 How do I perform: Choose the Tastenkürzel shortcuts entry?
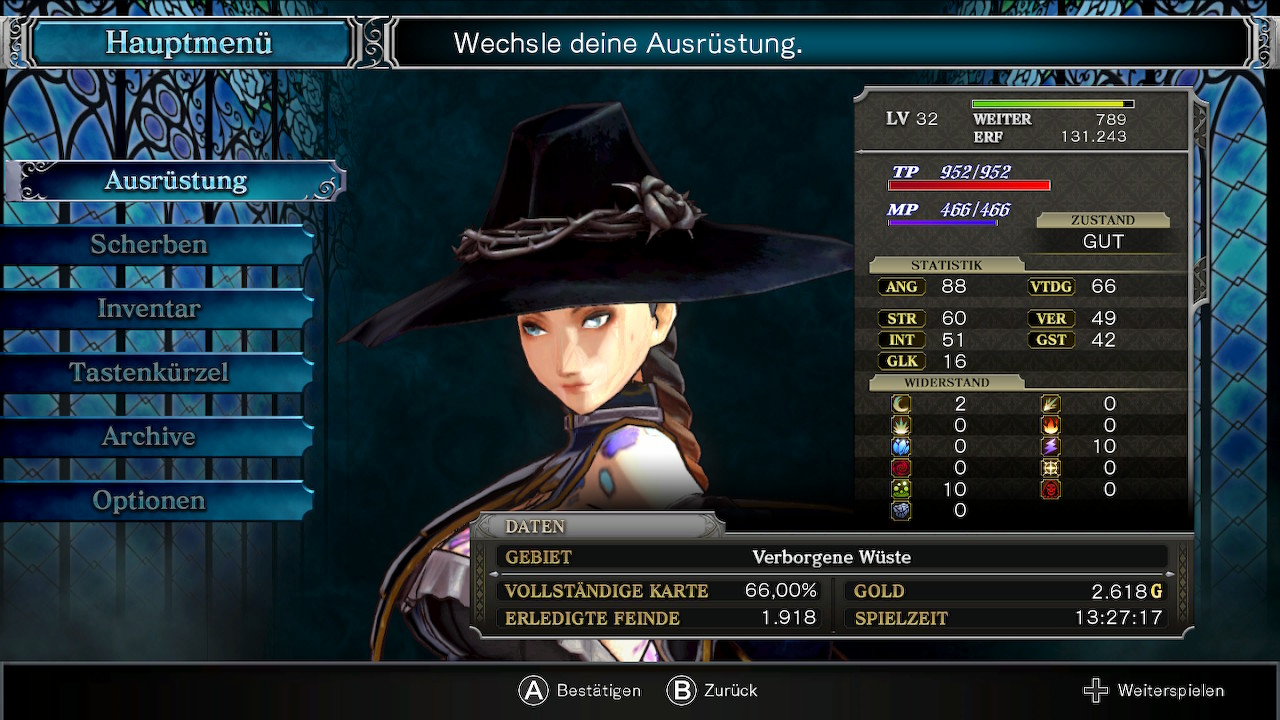tap(149, 373)
